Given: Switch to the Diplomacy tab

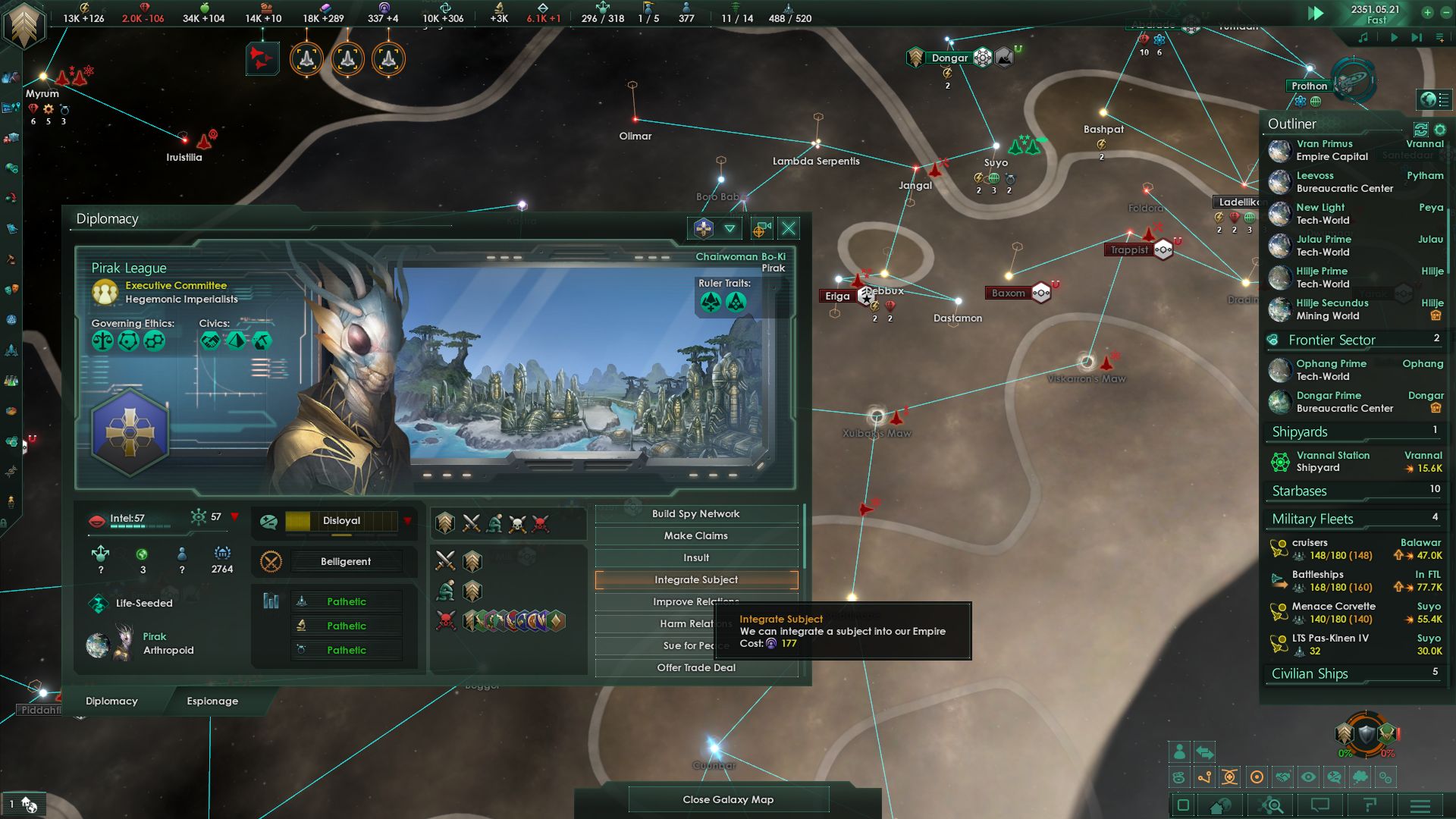Looking at the screenshot, I should click(x=111, y=701).
